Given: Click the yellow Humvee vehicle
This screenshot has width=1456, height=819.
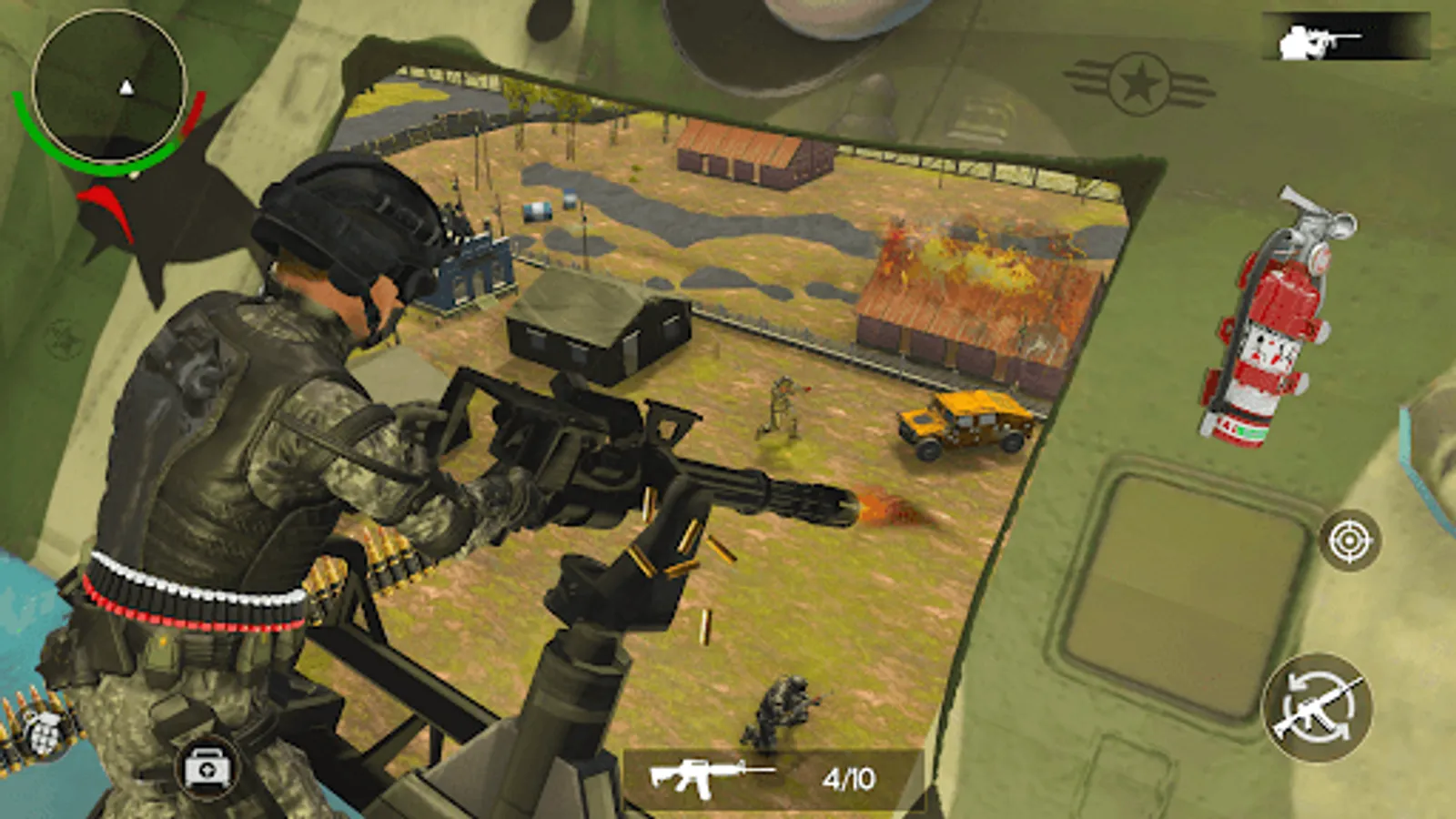Looking at the screenshot, I should 965,423.
